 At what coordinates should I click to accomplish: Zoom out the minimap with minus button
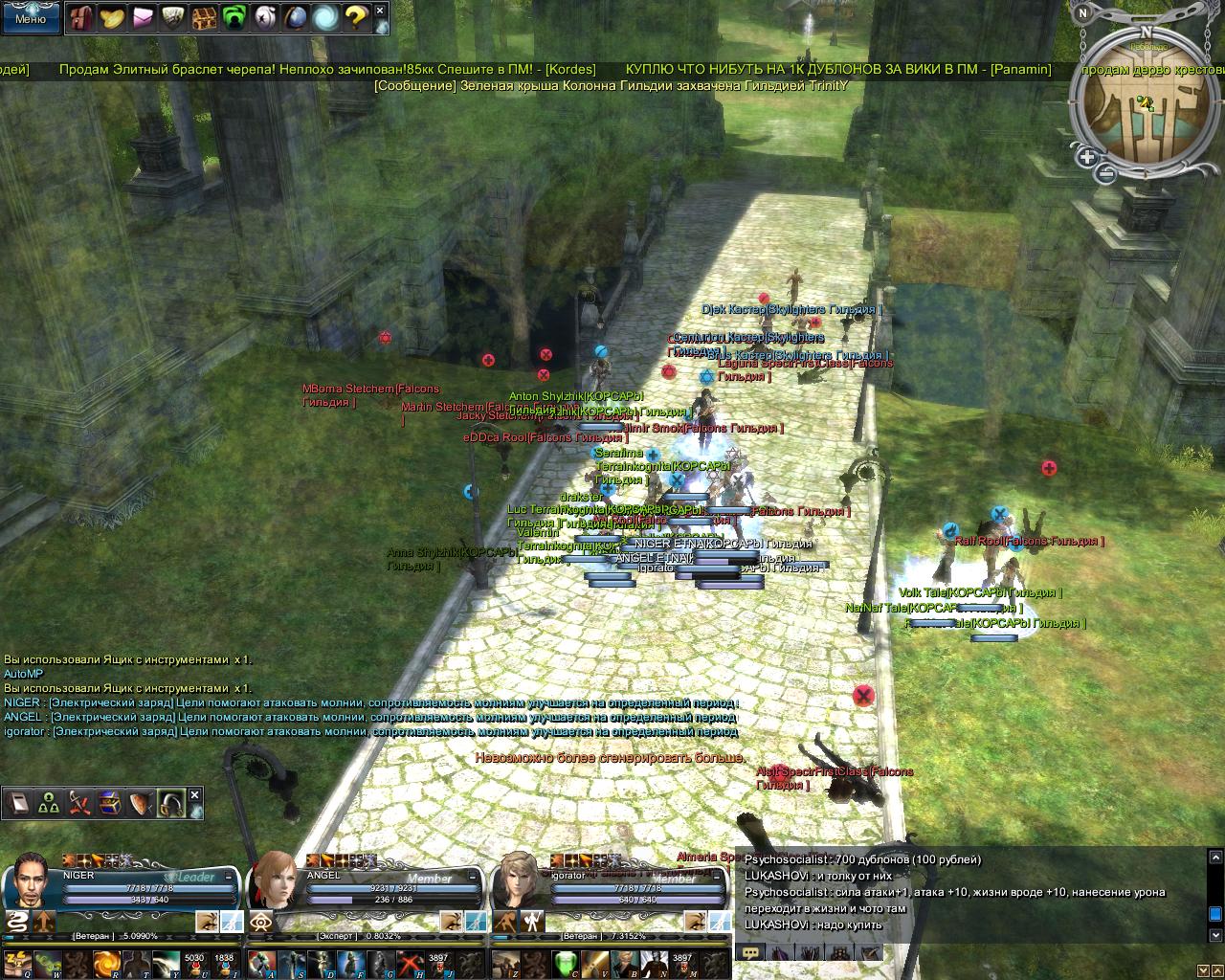tap(1106, 173)
